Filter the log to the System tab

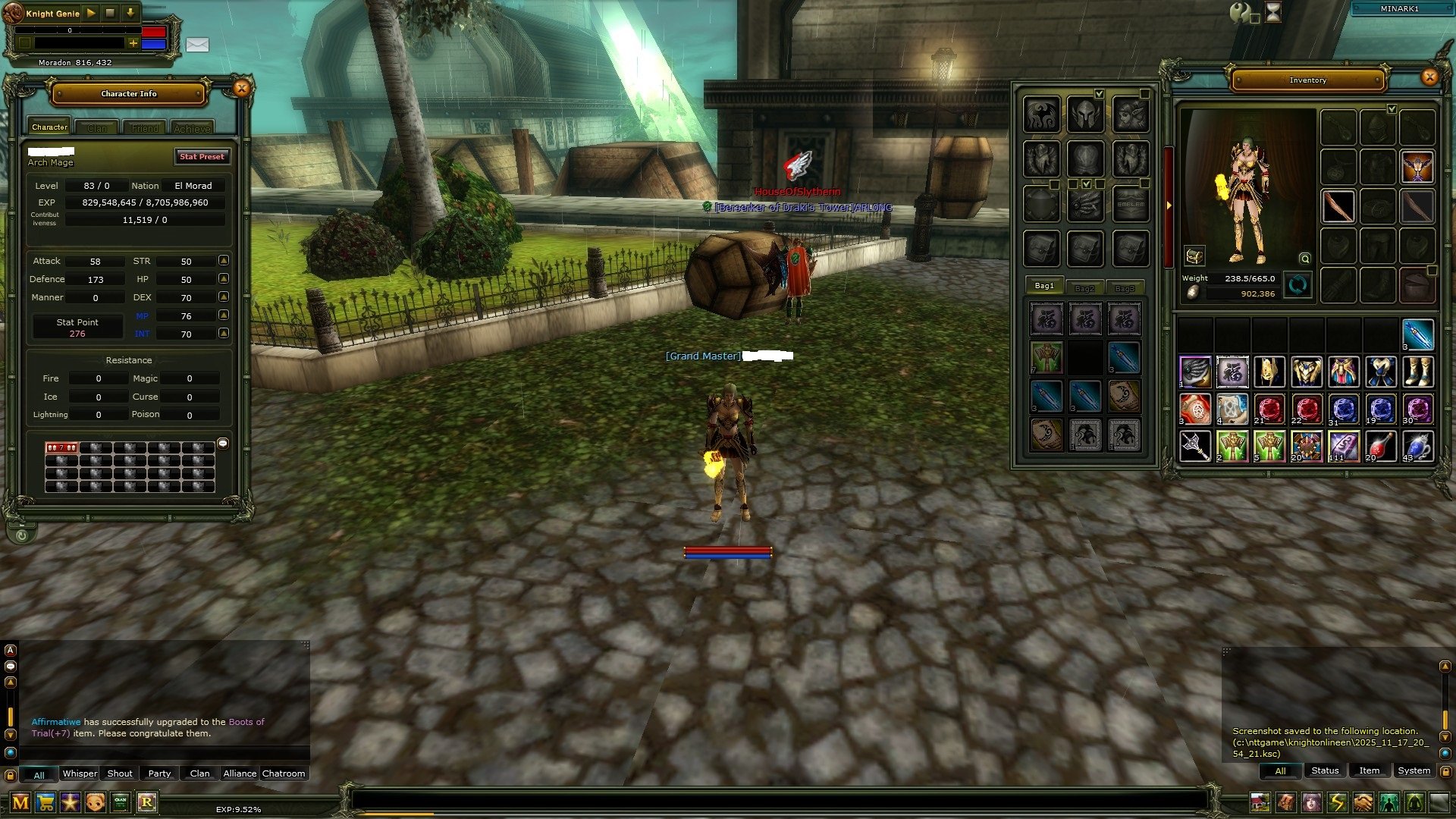tap(1414, 770)
